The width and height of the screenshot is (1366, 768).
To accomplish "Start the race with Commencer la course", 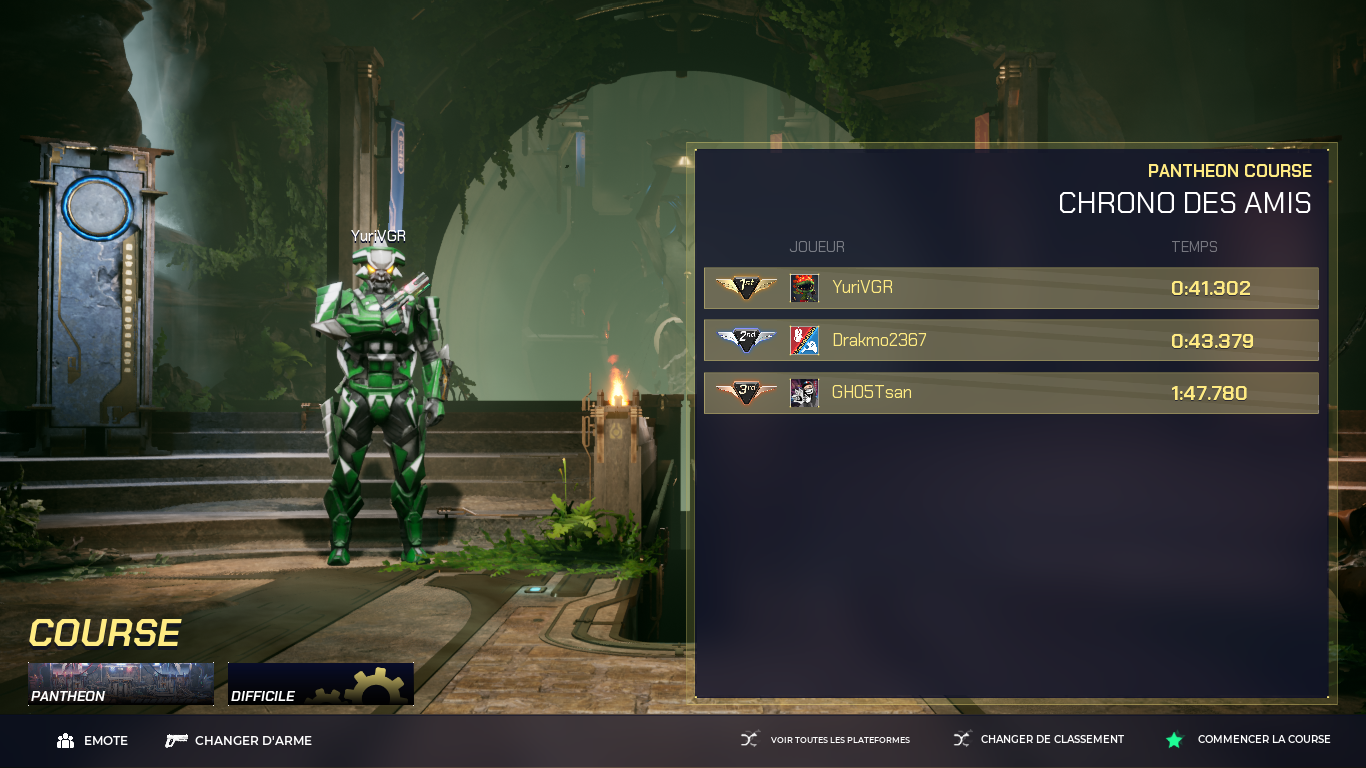I will 1249,740.
